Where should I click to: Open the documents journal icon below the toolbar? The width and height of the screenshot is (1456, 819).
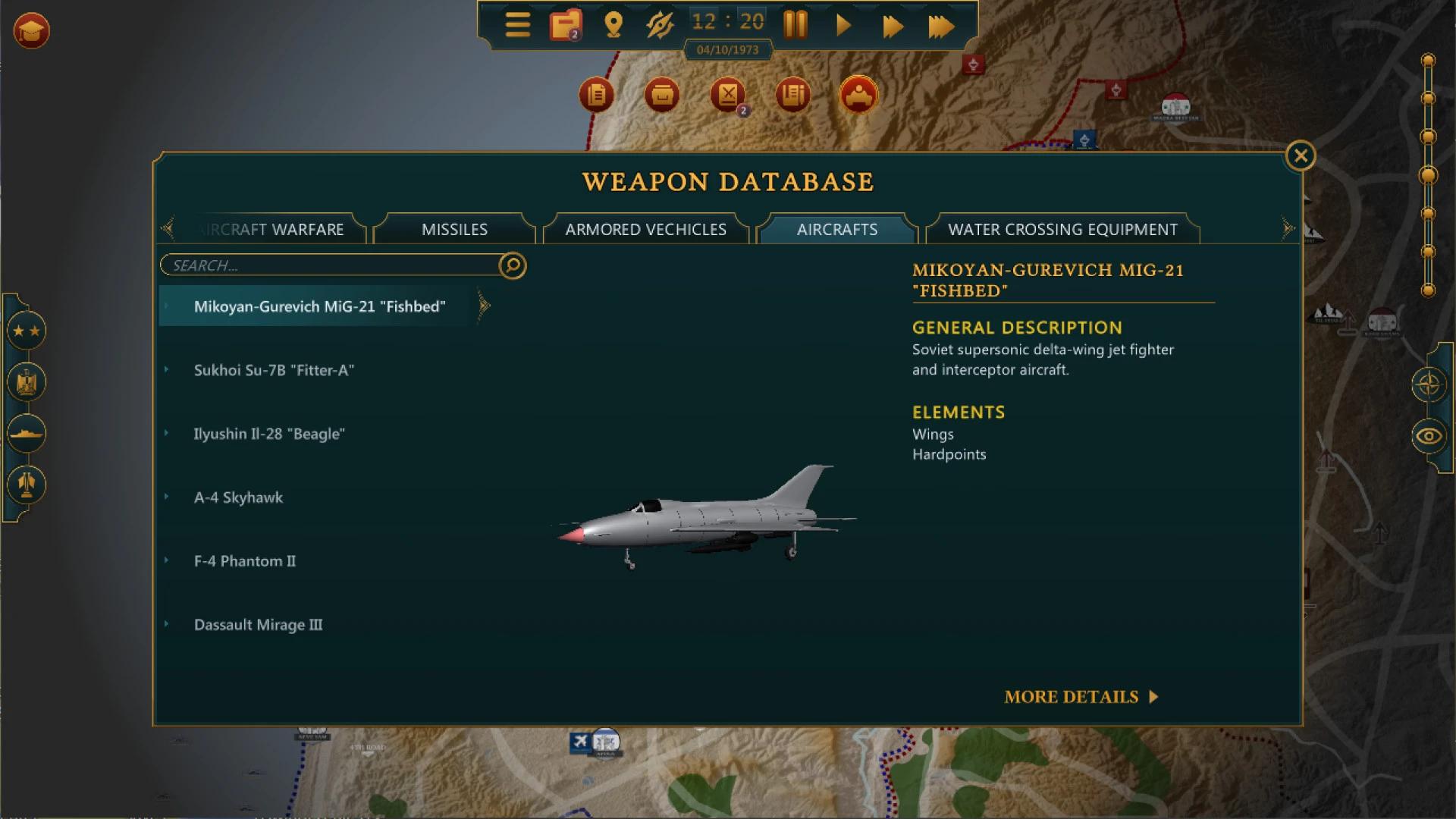click(x=595, y=93)
